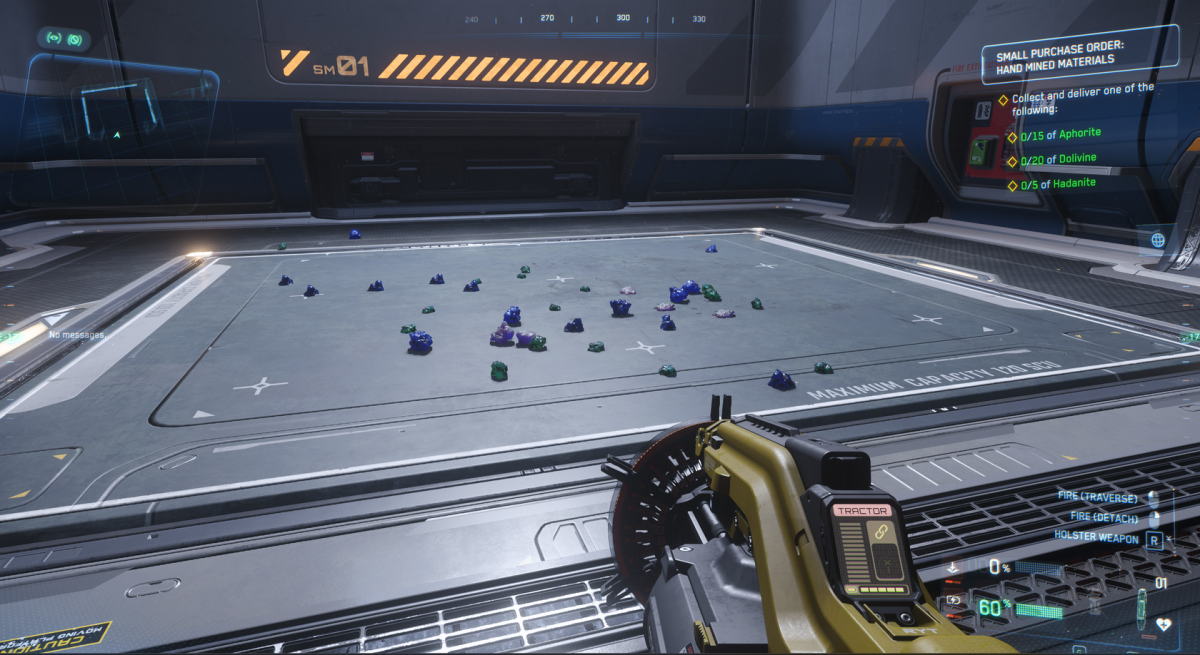Click the globe icon beside the objectives
This screenshot has height=655, width=1200.
(x=1158, y=240)
